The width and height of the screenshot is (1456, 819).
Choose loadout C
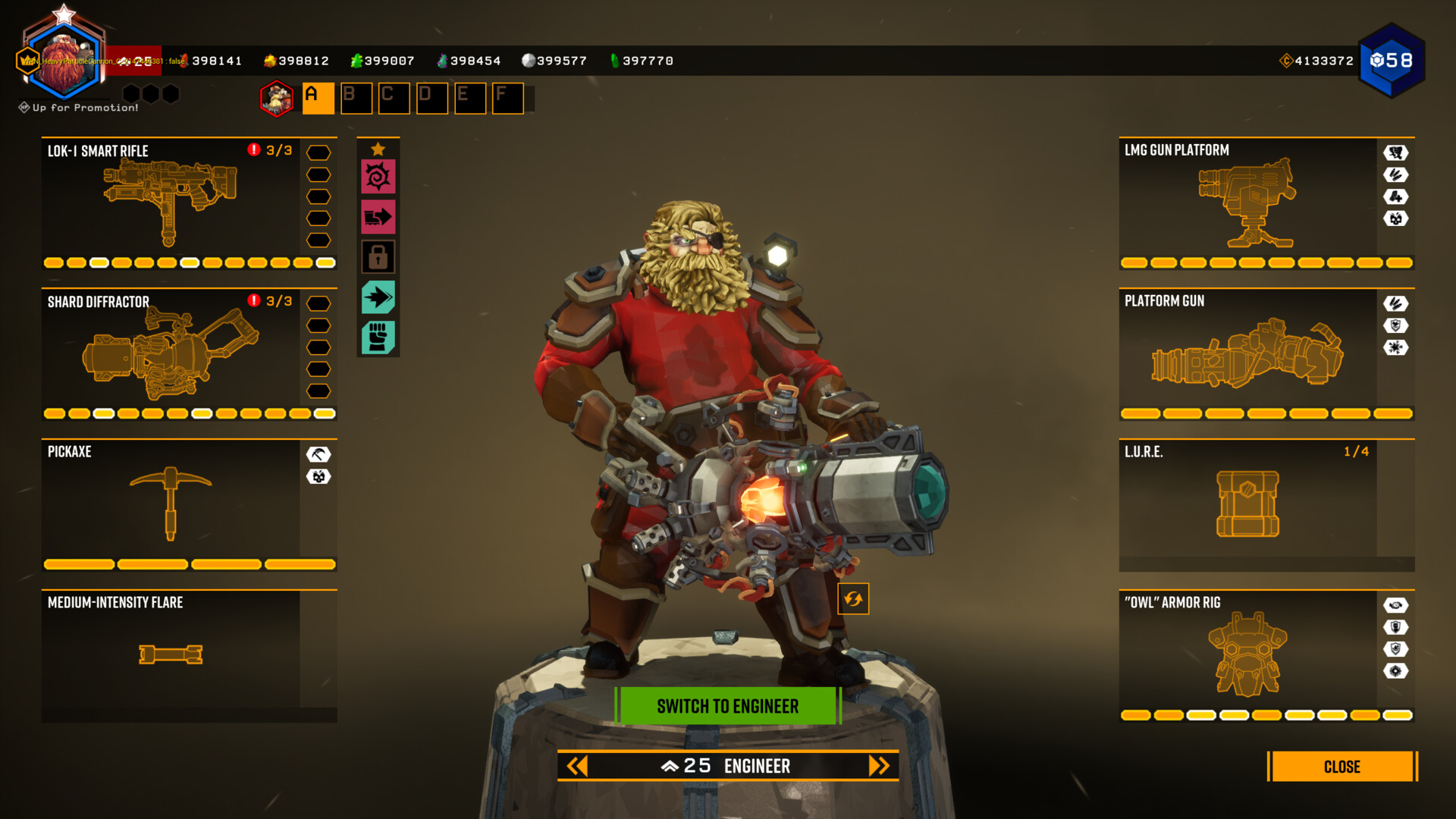pyautogui.click(x=394, y=98)
